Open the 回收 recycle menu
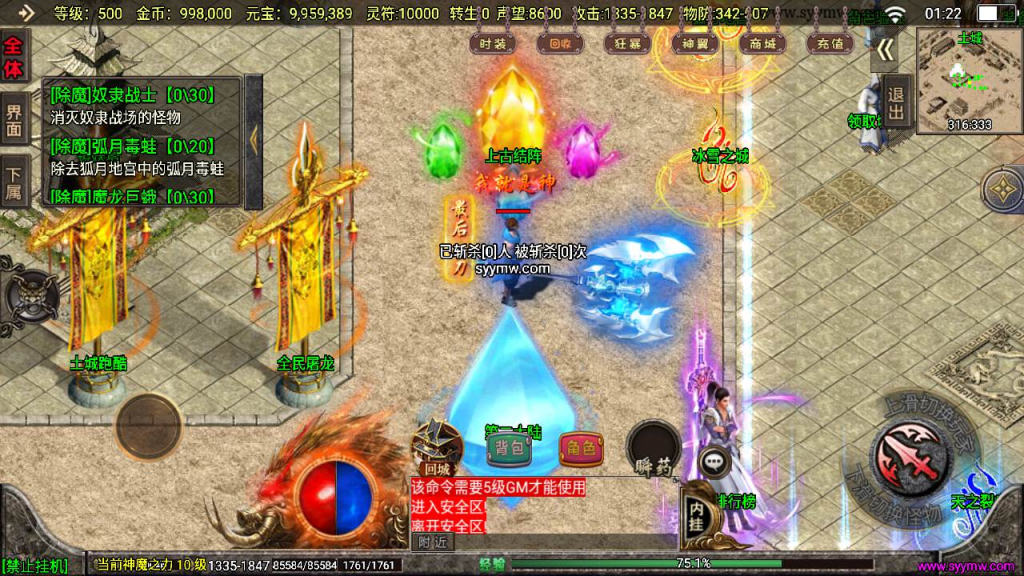This screenshot has height=576, width=1024. 554,43
